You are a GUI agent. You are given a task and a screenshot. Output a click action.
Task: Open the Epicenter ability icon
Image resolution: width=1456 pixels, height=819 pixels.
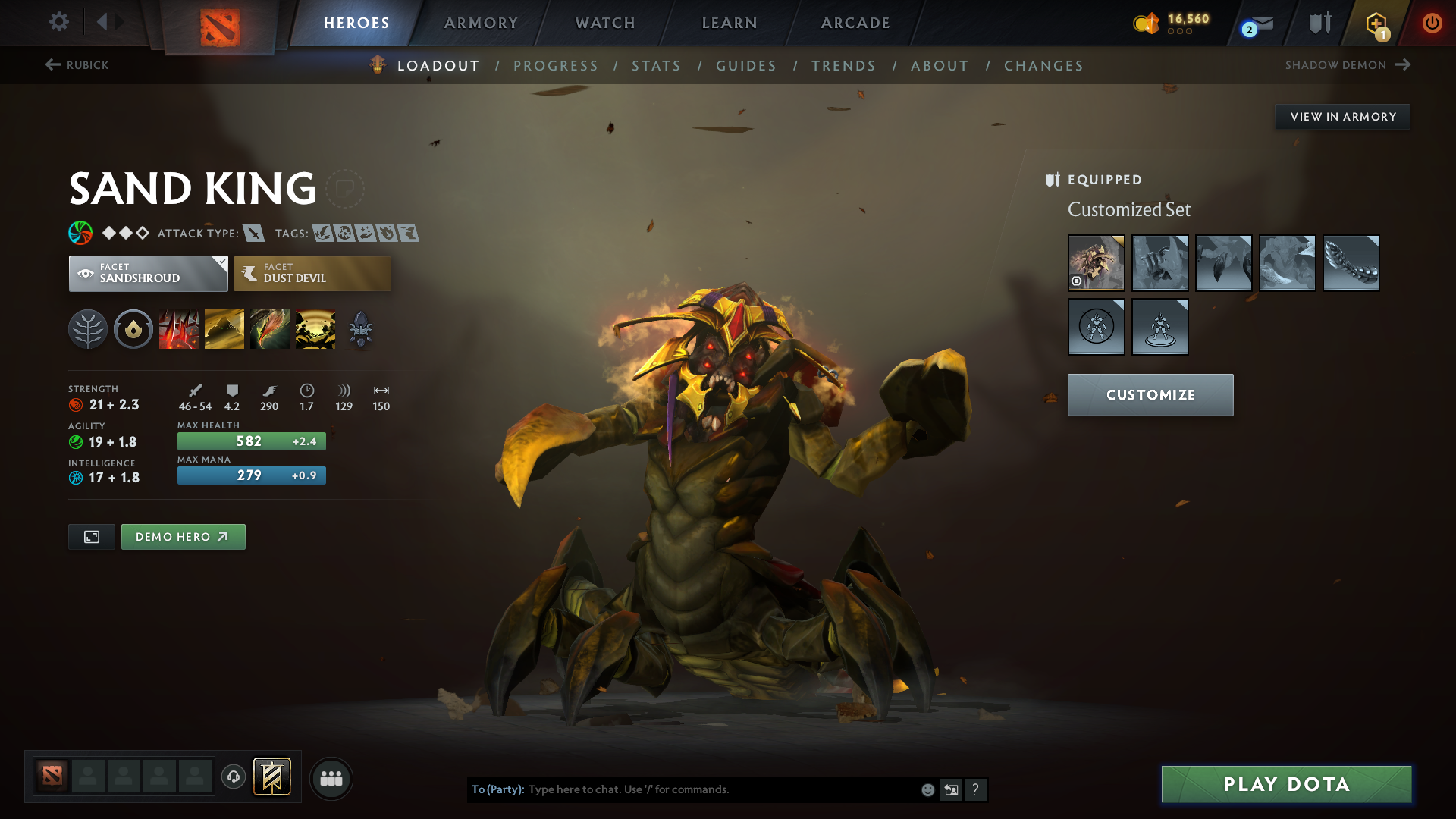coord(315,328)
